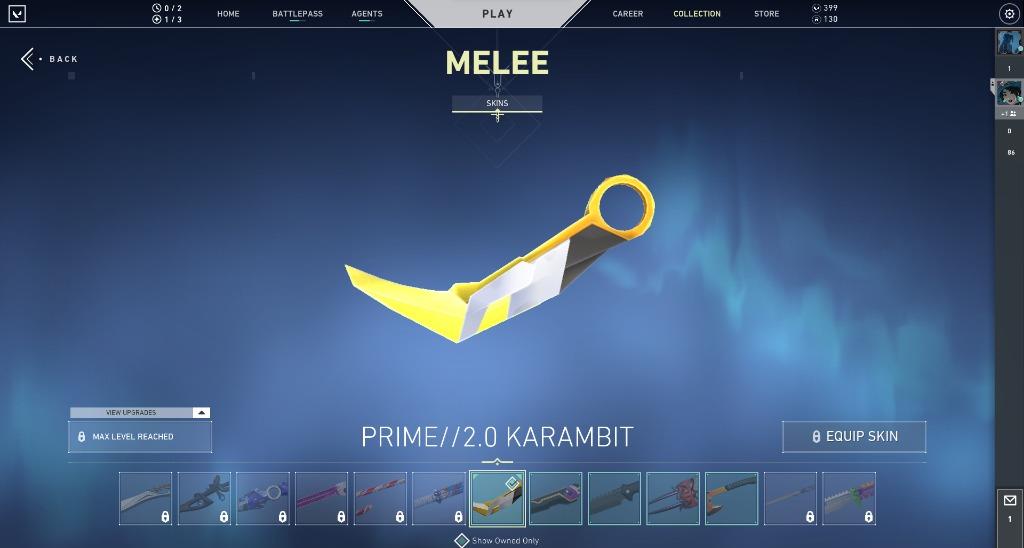Select the highlighted yellow karambit skin thumbnail
The image size is (1024, 548).
497,498
